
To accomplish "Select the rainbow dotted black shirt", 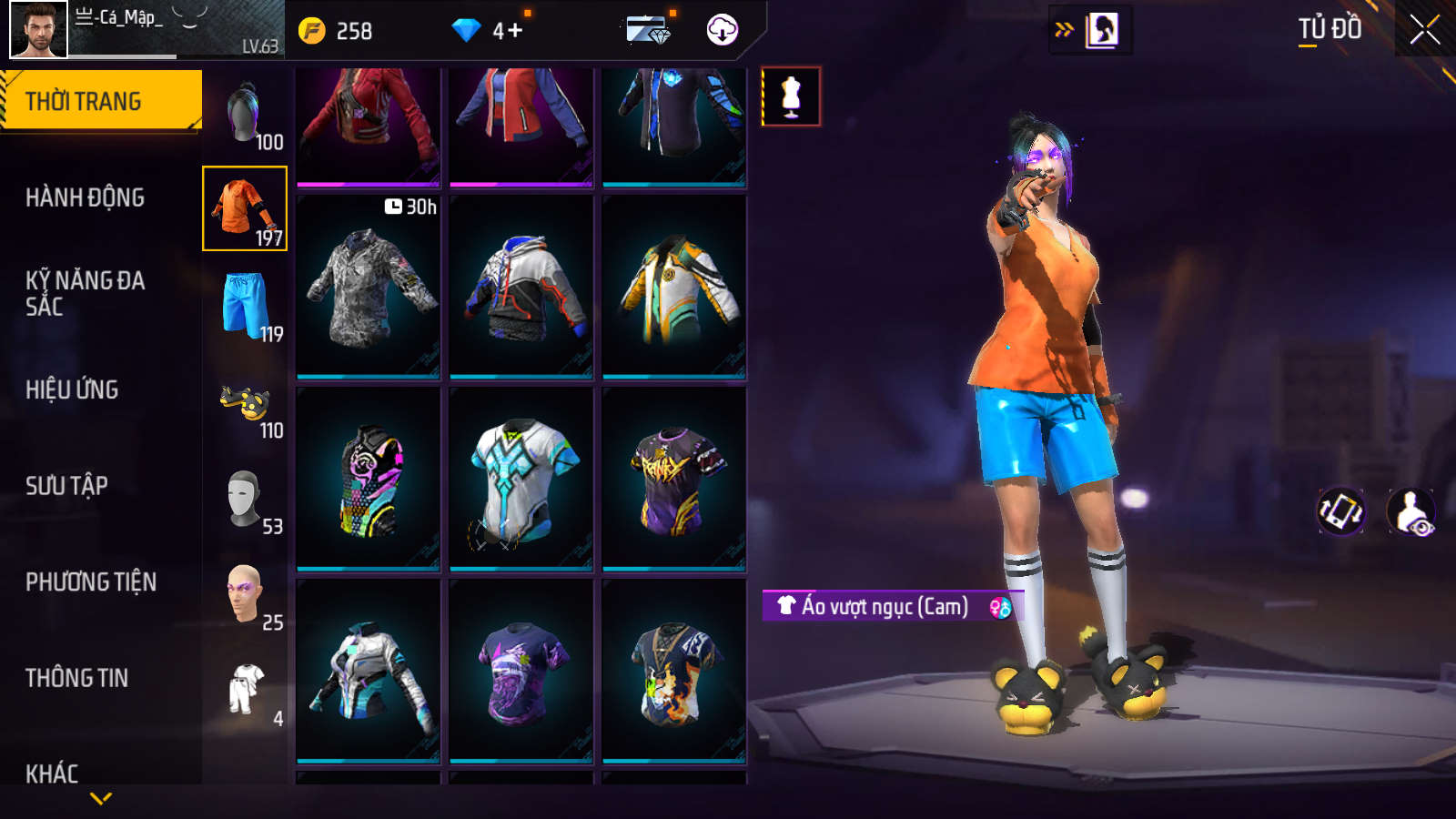I will pyautogui.click(x=369, y=479).
